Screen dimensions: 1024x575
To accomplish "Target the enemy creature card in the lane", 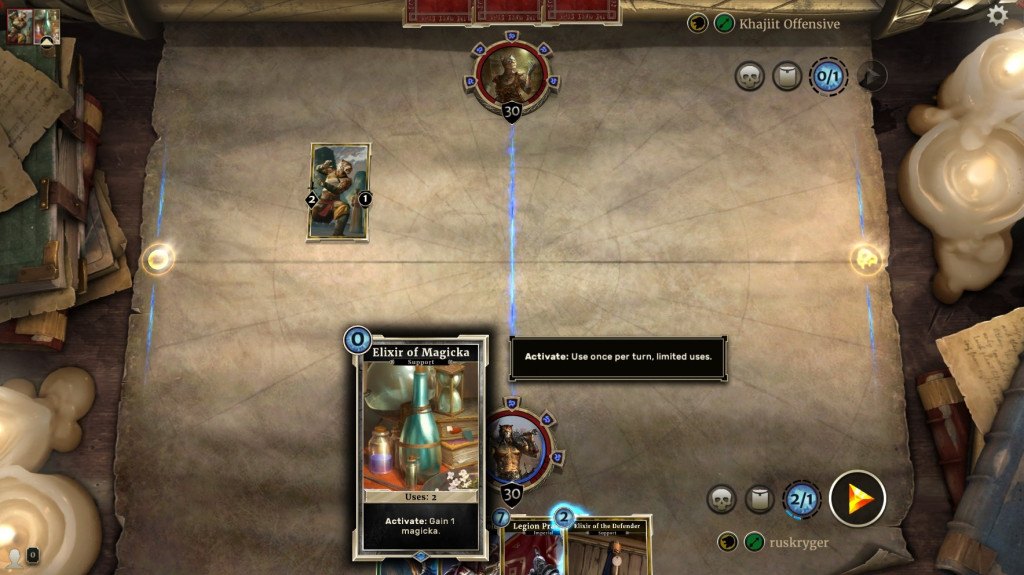I will [339, 192].
